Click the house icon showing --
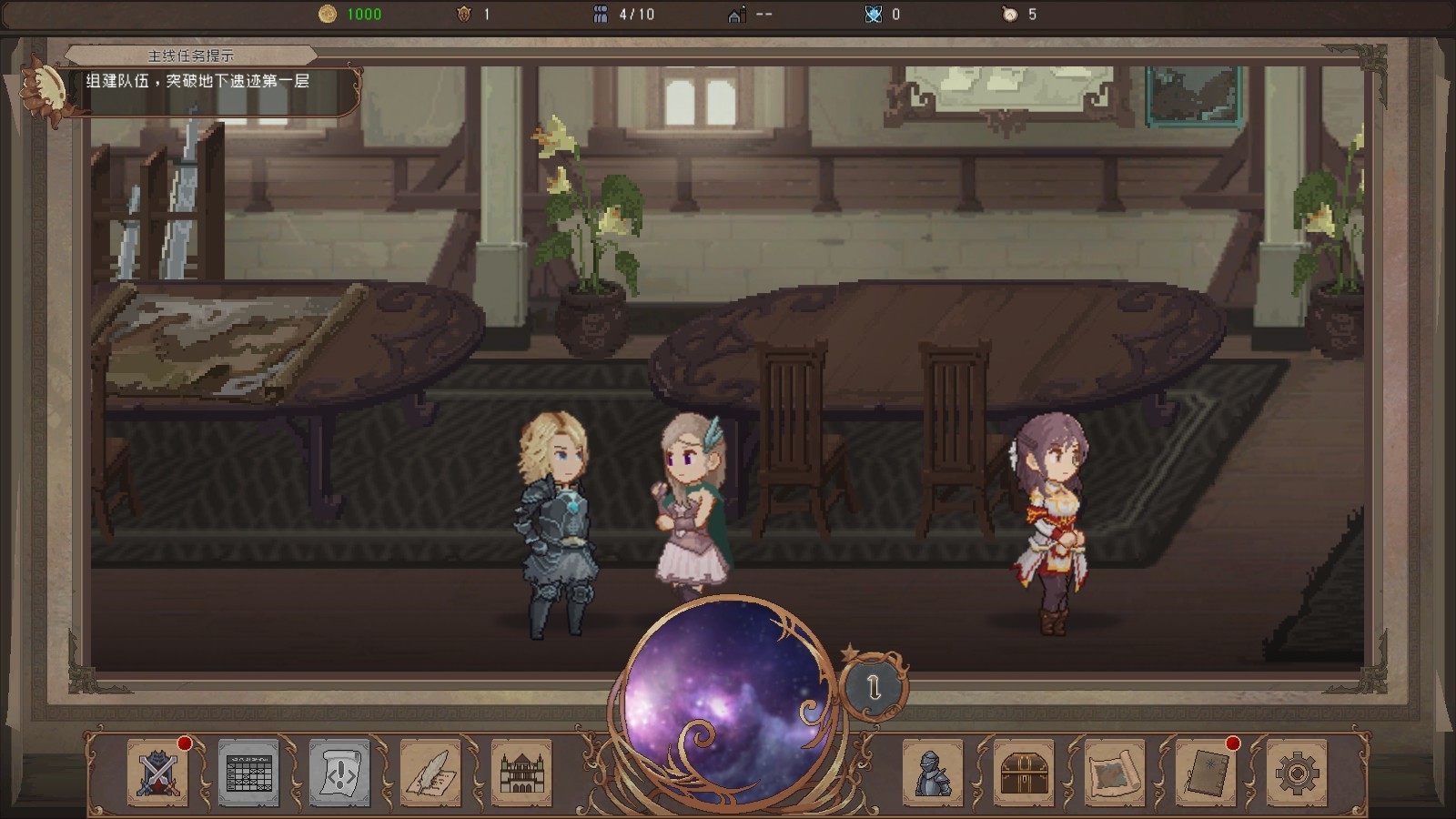The height and width of the screenshot is (819, 1456). tap(738, 14)
